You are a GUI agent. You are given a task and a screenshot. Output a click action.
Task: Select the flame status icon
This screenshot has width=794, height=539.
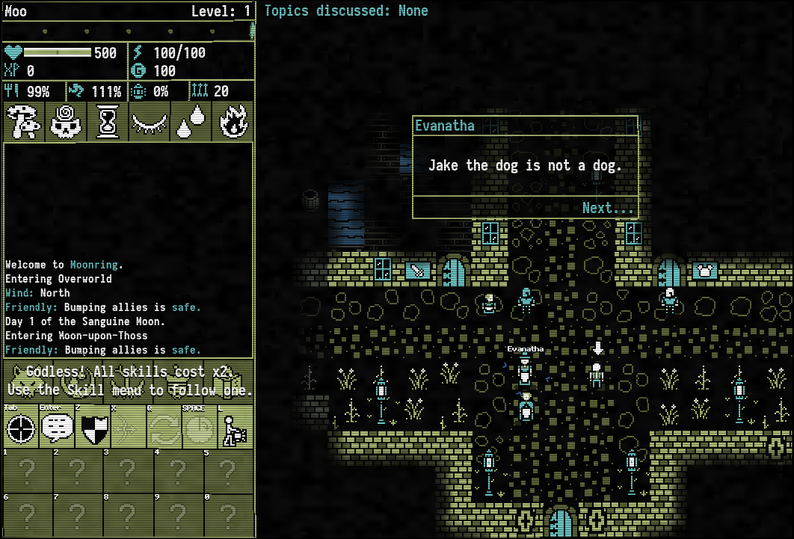coord(233,121)
